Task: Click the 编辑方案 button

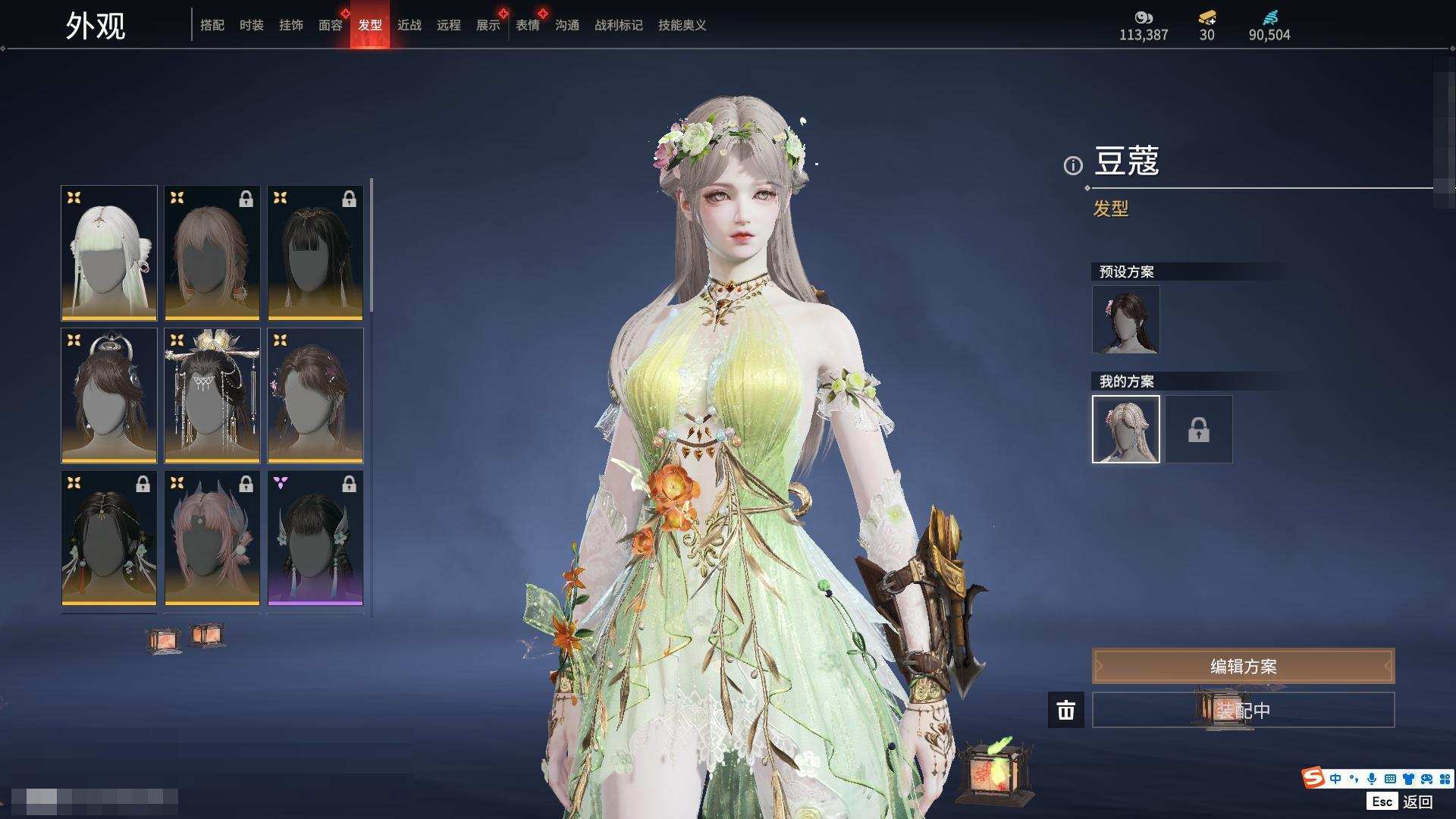Action: tap(1242, 667)
